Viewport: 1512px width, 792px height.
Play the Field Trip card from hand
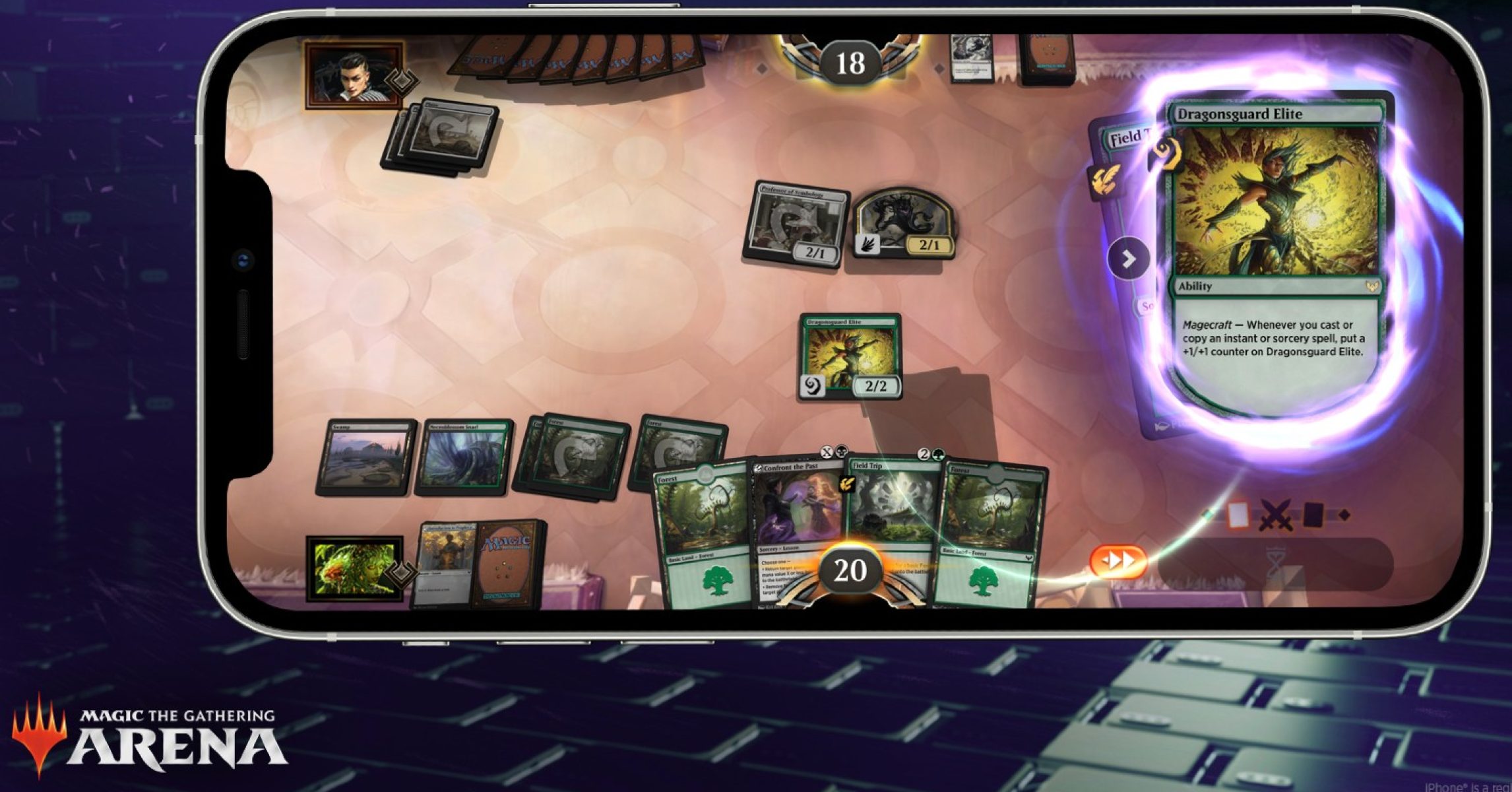coord(893,515)
